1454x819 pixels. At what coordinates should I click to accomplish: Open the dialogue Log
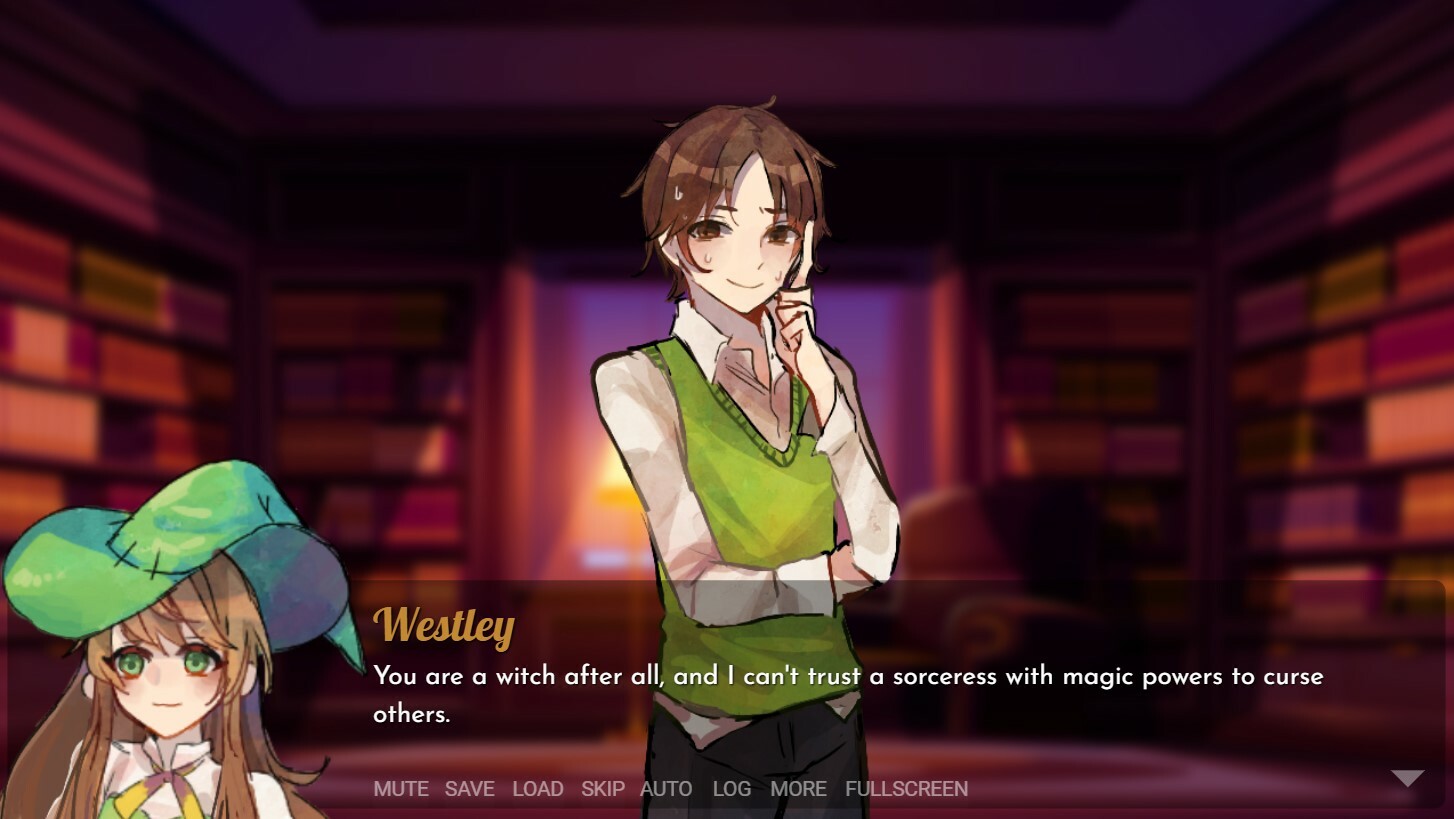pos(731,789)
